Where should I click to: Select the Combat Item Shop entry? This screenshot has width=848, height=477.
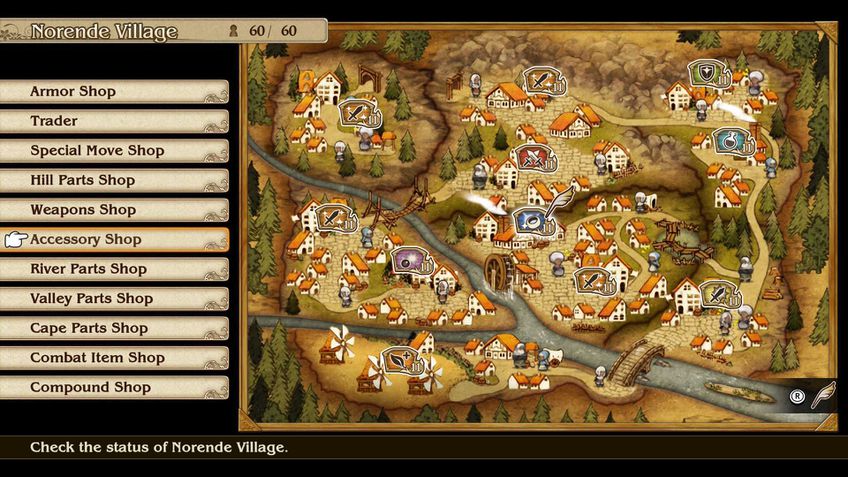coord(114,358)
